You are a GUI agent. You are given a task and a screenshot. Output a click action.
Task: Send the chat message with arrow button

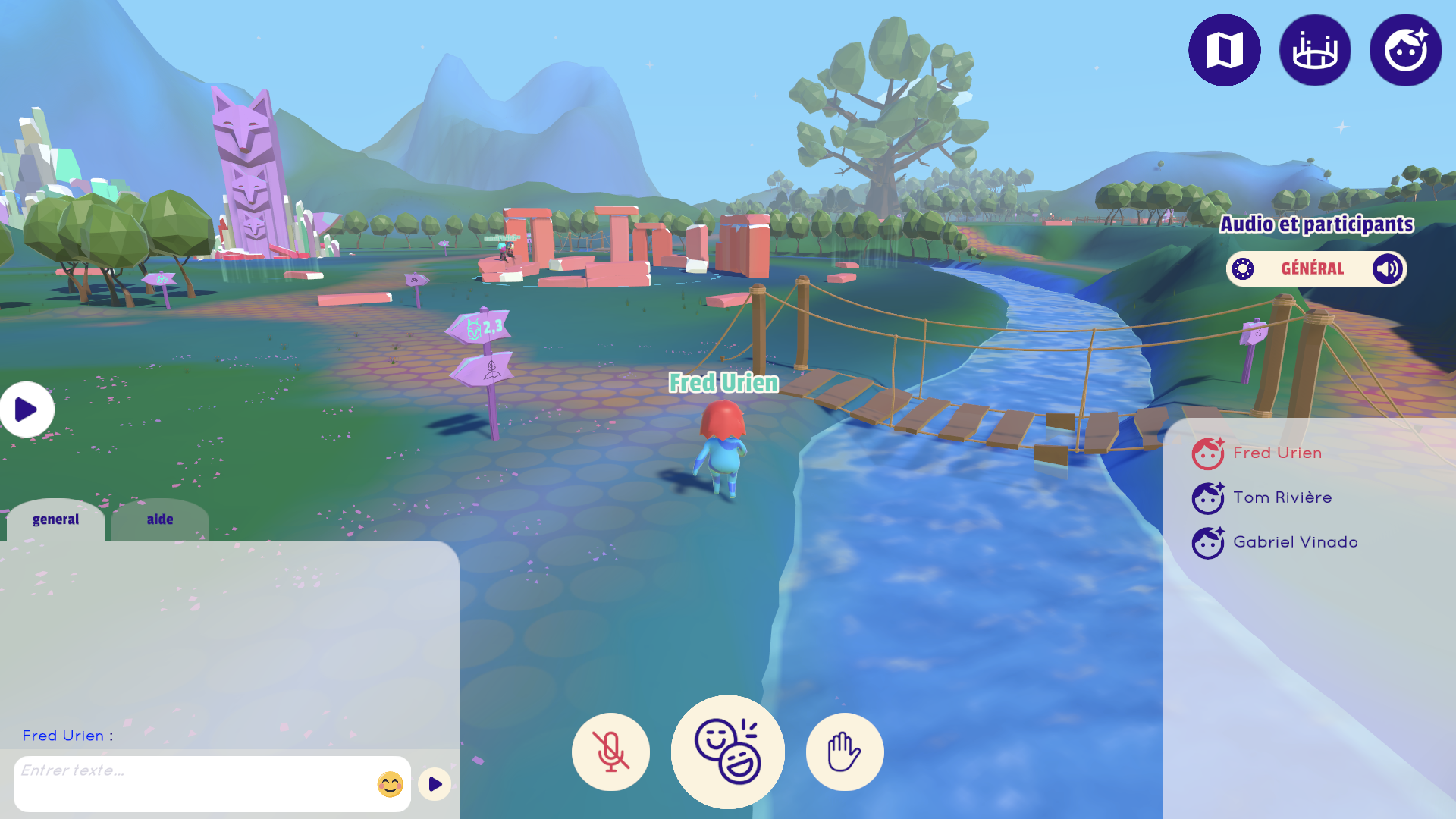pyautogui.click(x=435, y=784)
